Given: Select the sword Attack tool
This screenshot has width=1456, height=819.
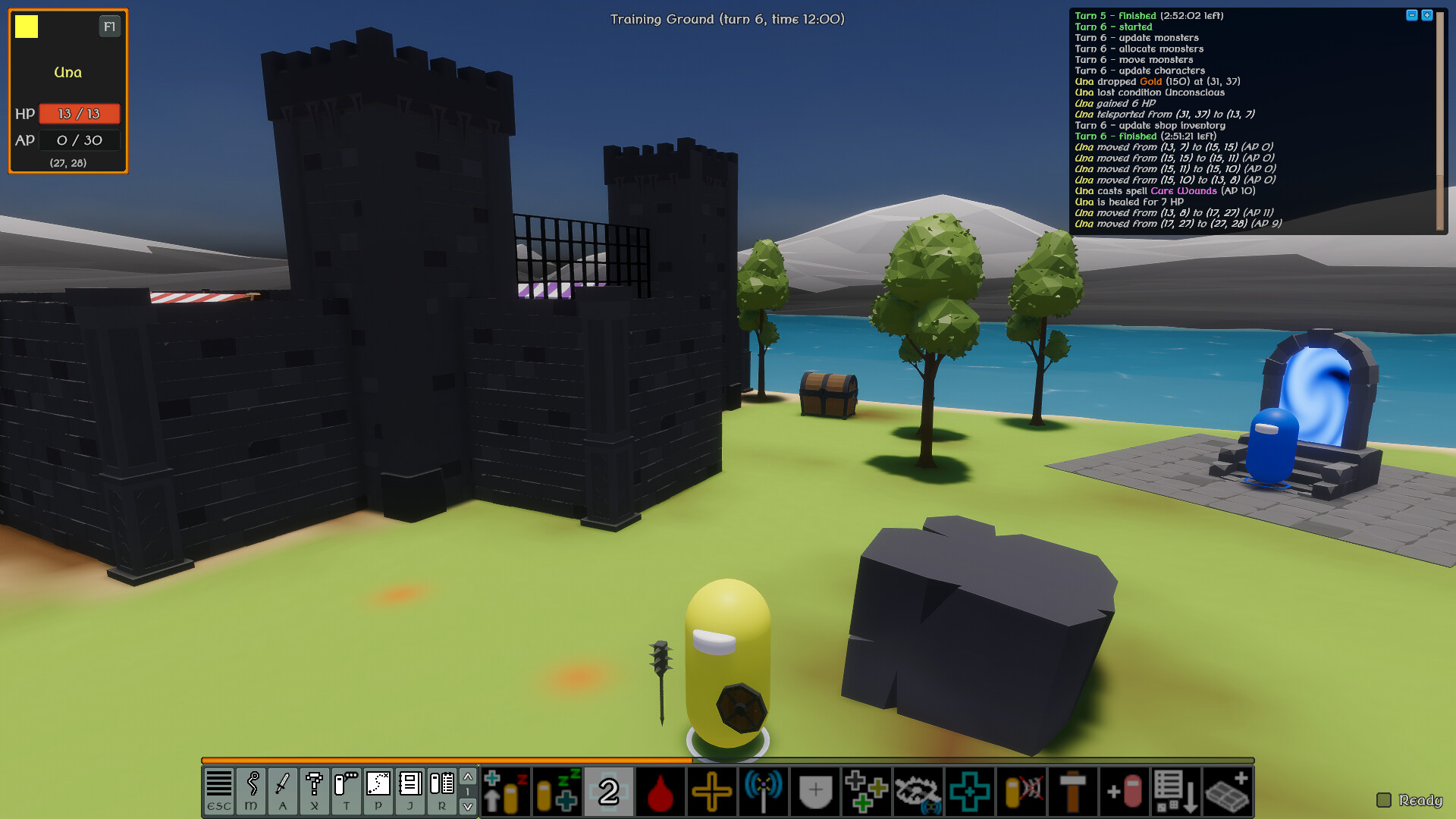Looking at the screenshot, I should (x=282, y=789).
